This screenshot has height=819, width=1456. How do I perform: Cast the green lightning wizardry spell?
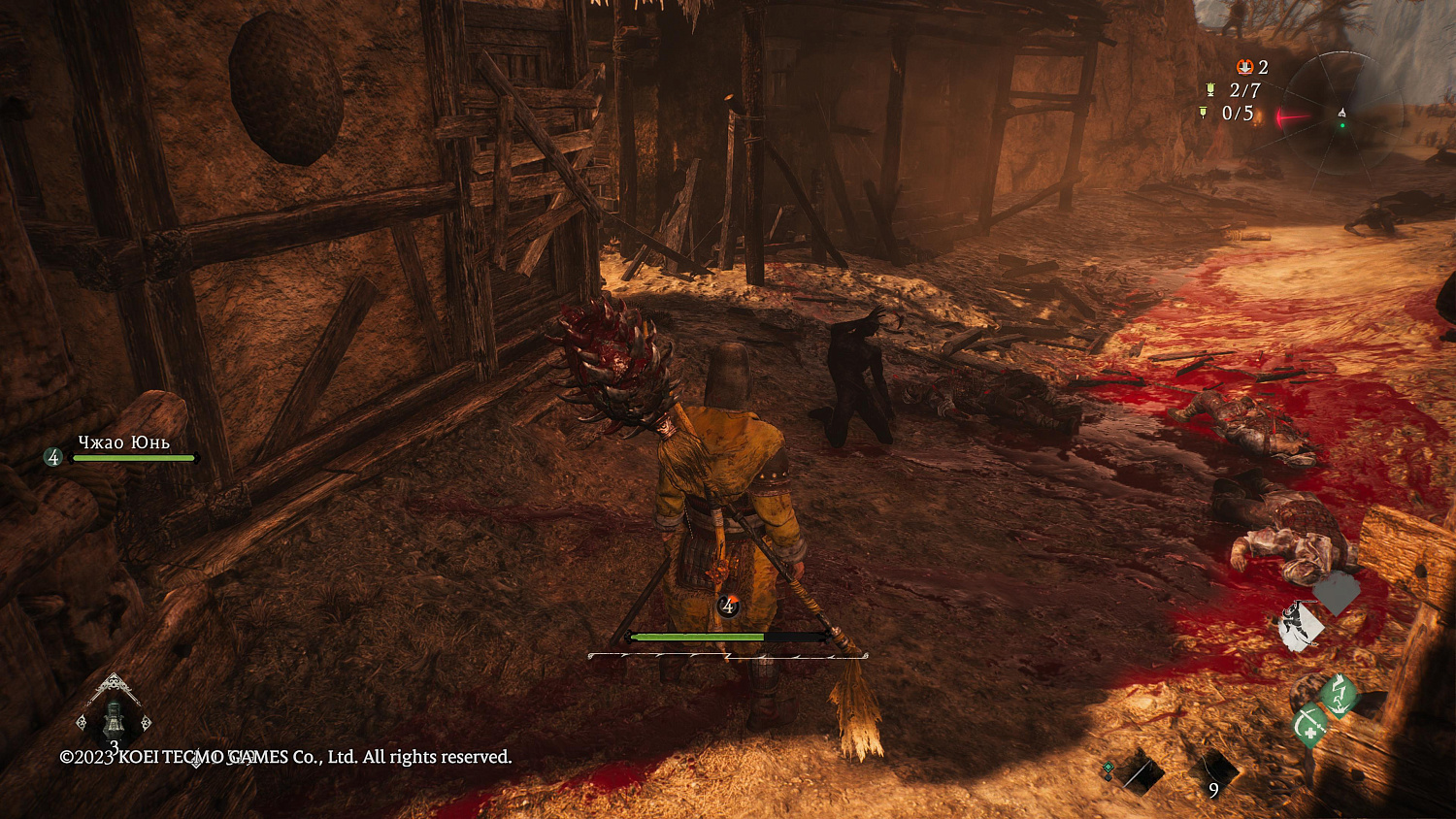(x=1340, y=694)
